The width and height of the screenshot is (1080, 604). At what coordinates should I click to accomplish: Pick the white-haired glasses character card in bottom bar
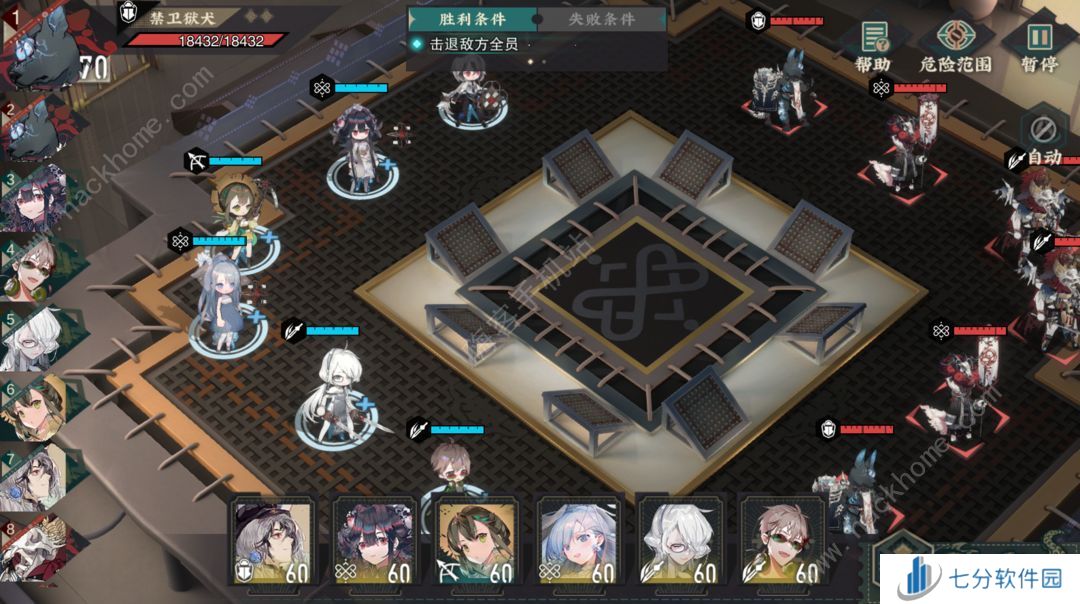(680, 540)
